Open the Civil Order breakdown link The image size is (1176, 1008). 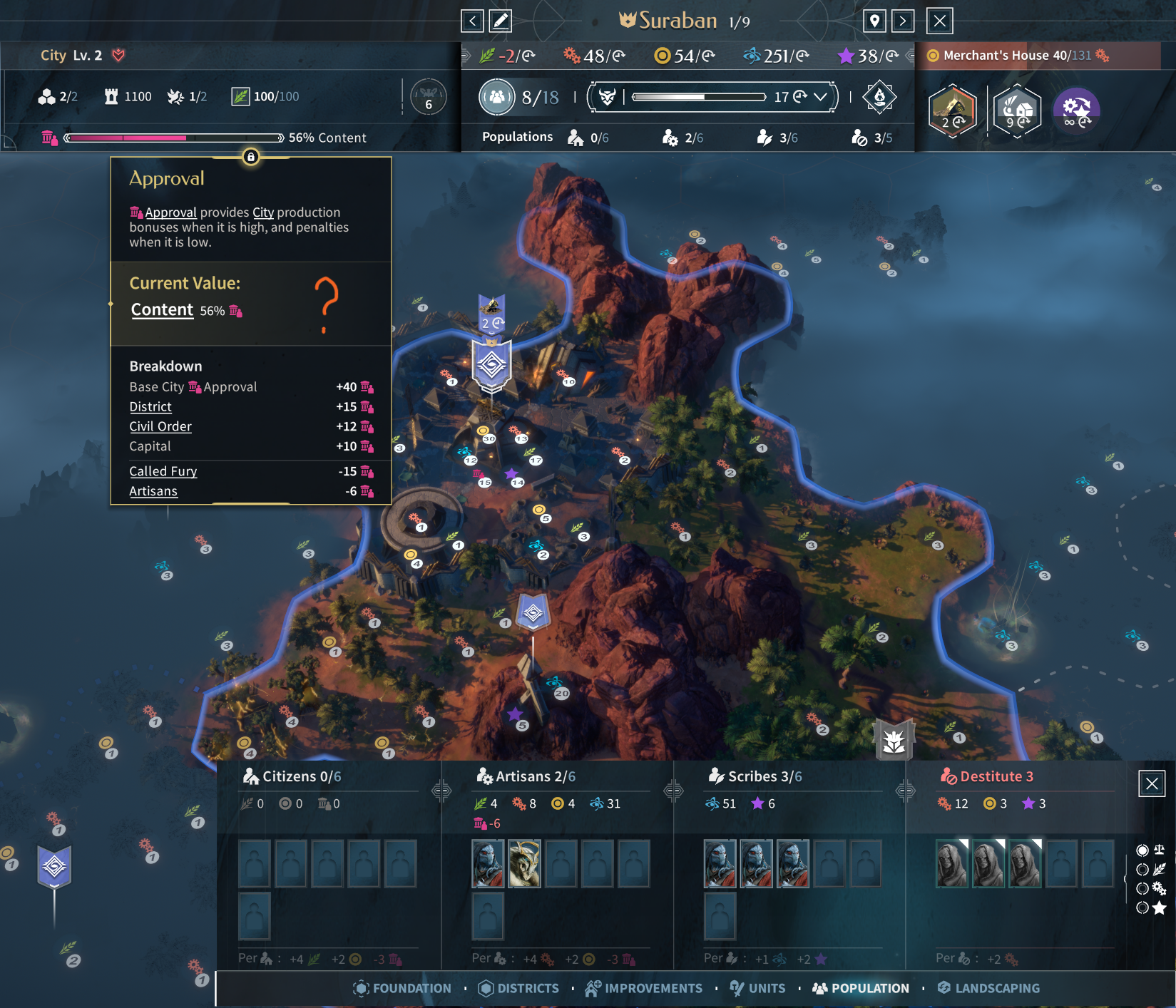[x=160, y=427]
